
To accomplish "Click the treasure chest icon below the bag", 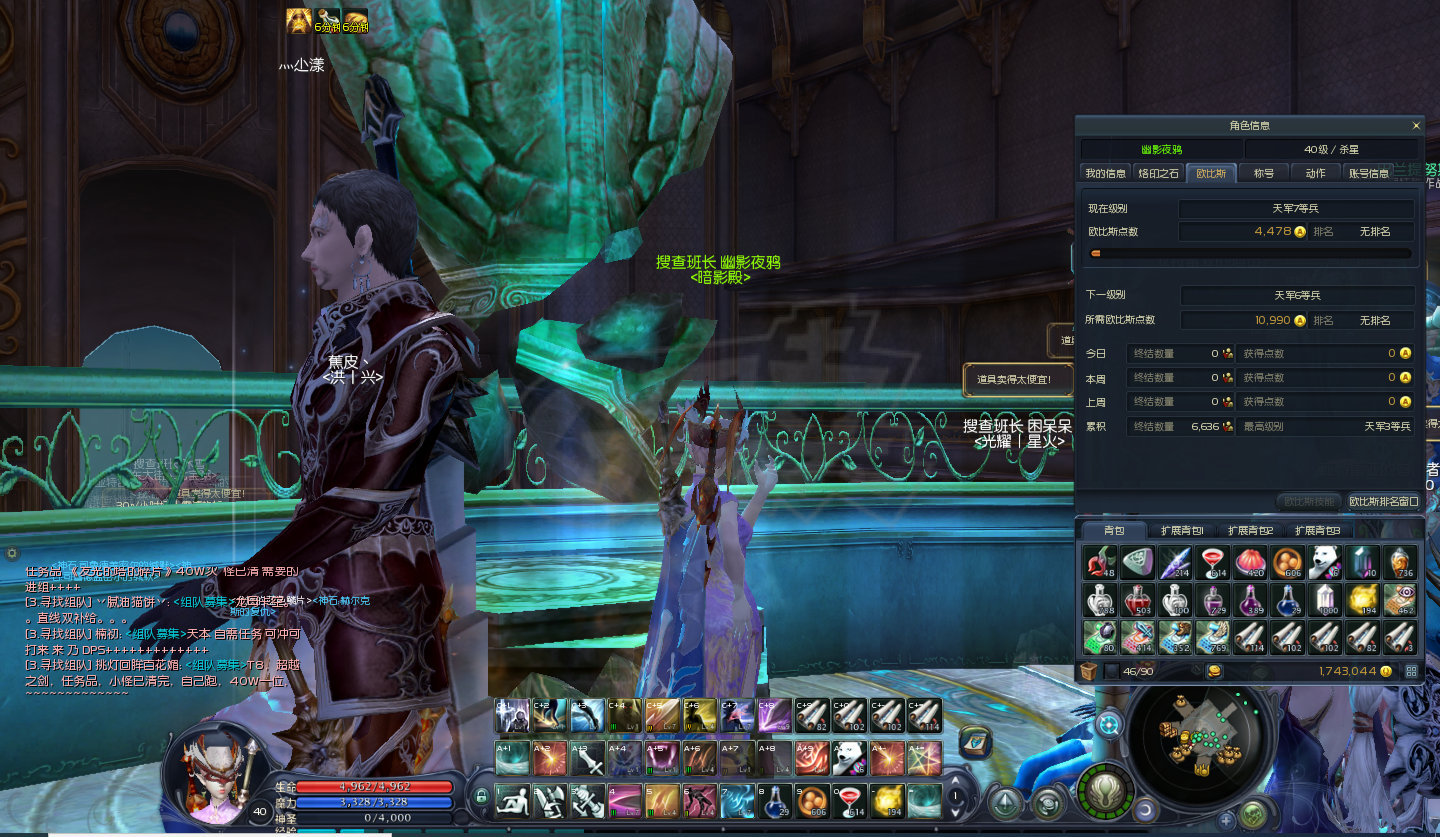I will (1091, 672).
